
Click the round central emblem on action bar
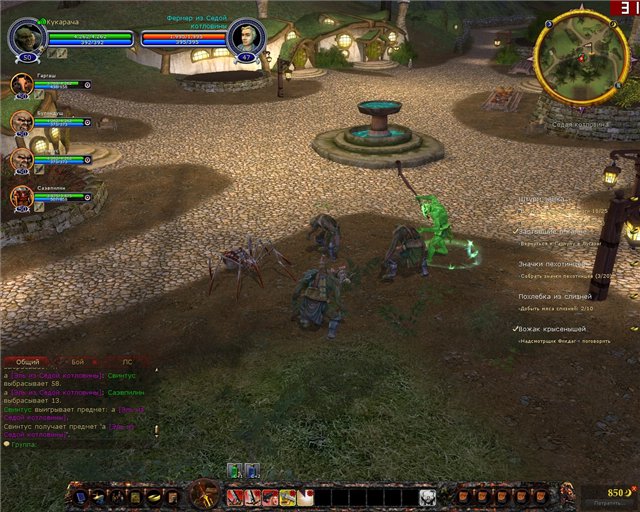(206, 493)
